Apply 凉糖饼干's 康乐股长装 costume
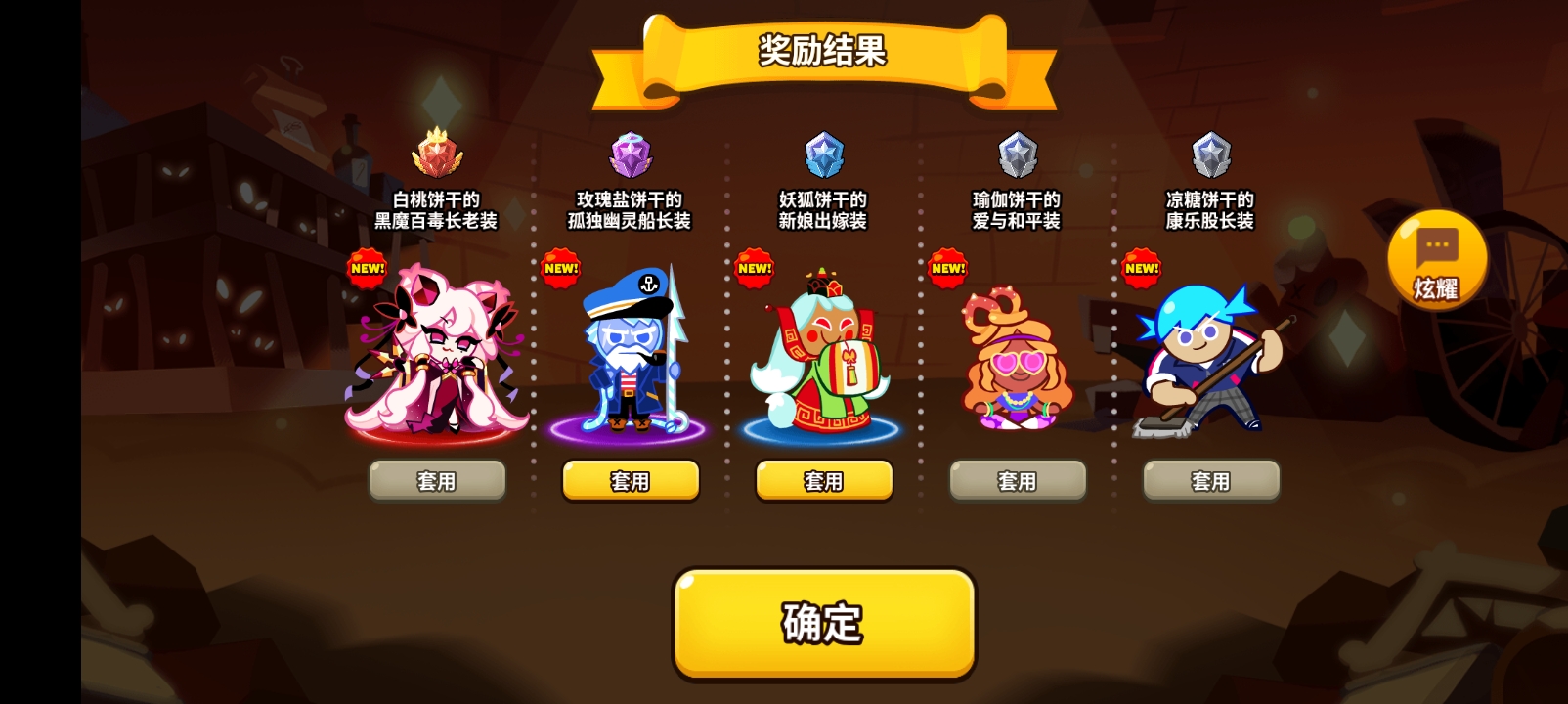Image resolution: width=1568 pixels, height=704 pixels. 1210,480
